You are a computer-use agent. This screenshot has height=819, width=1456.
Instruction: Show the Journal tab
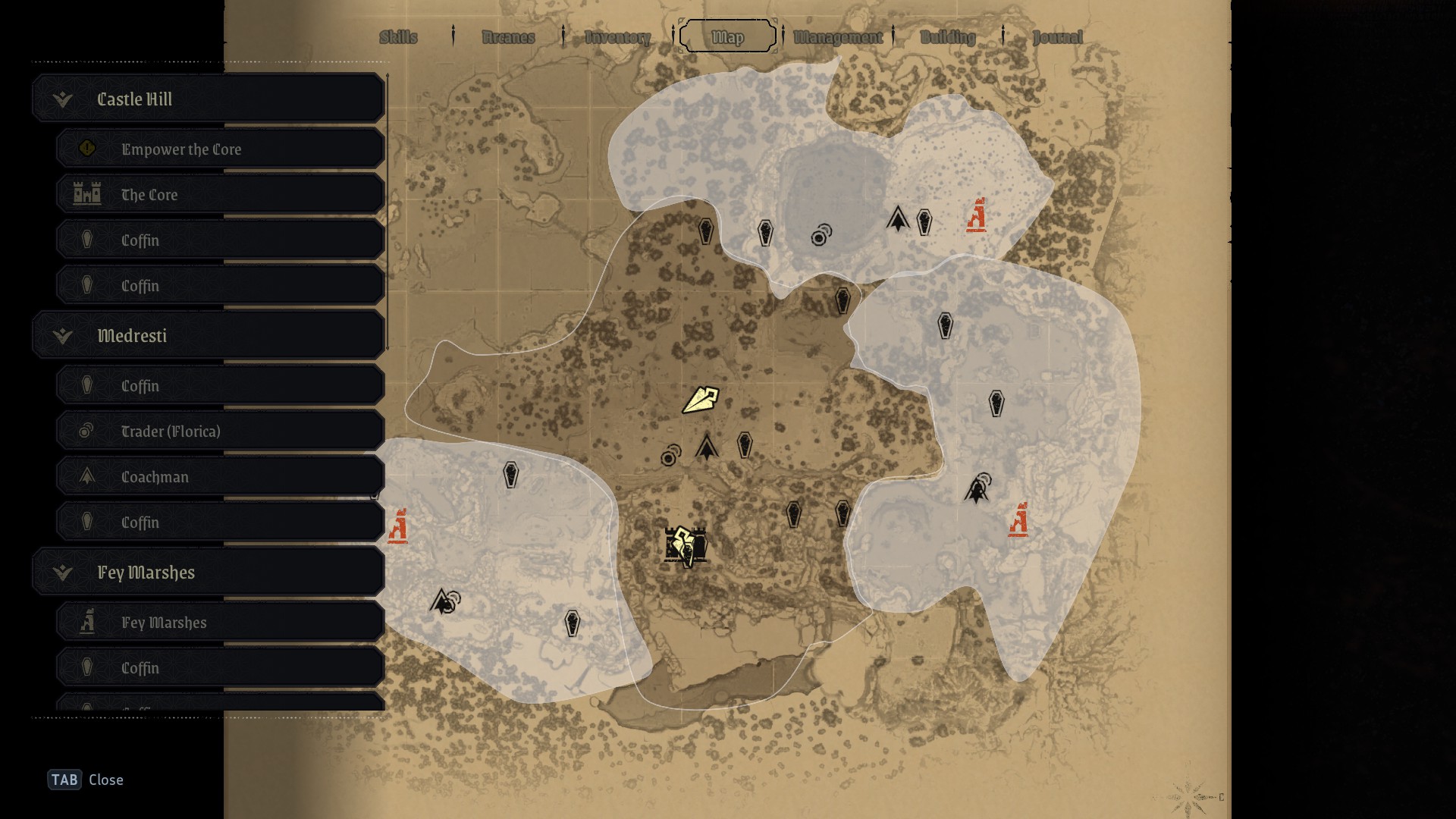pos(1057,37)
